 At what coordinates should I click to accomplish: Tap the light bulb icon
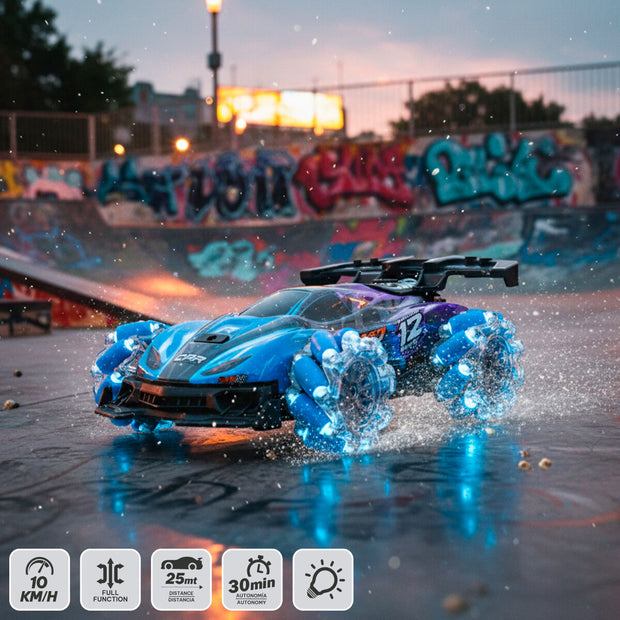[x=323, y=579]
